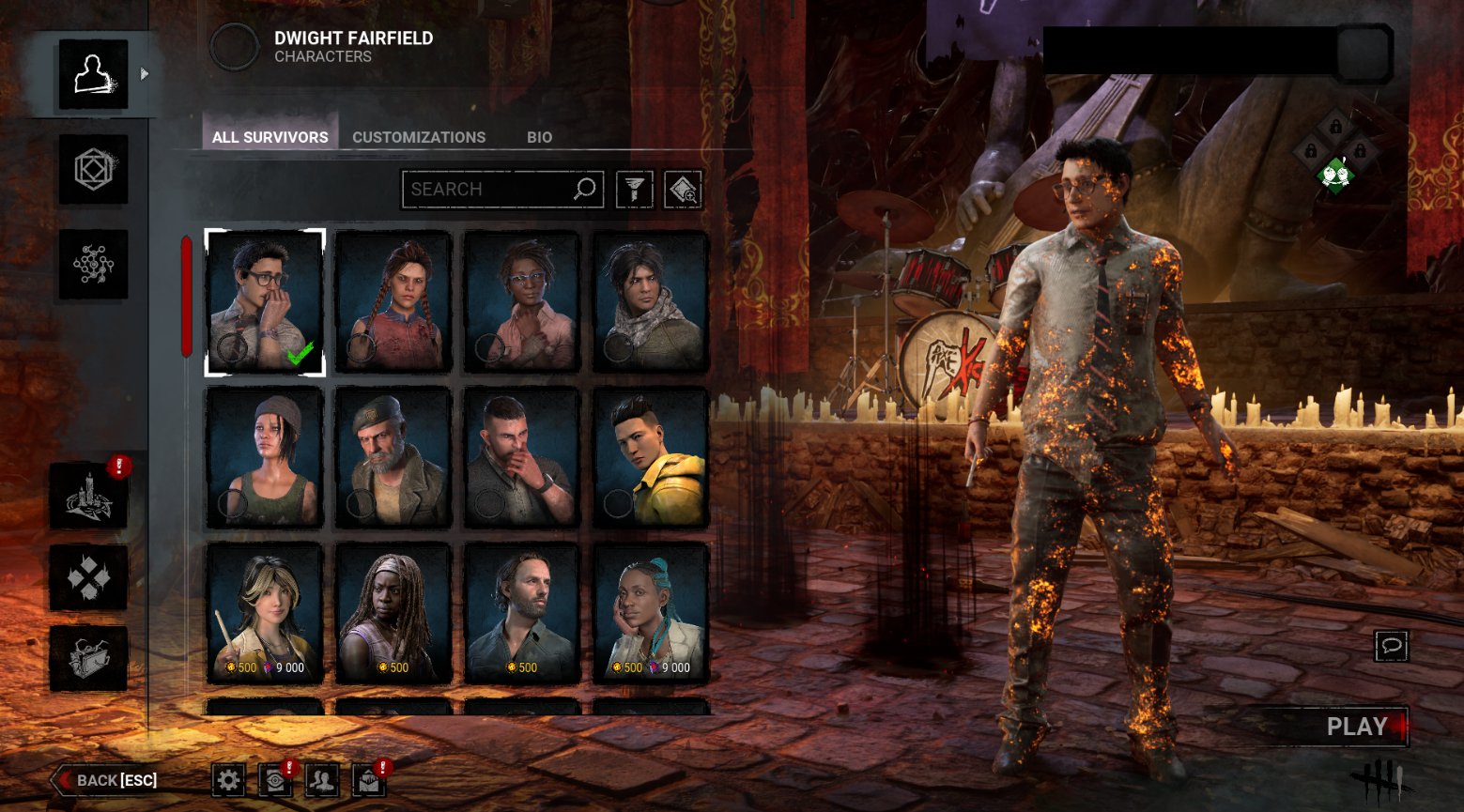The width and height of the screenshot is (1464, 812).
Task: Select the All Survivors tab
Action: pyautogui.click(x=270, y=137)
